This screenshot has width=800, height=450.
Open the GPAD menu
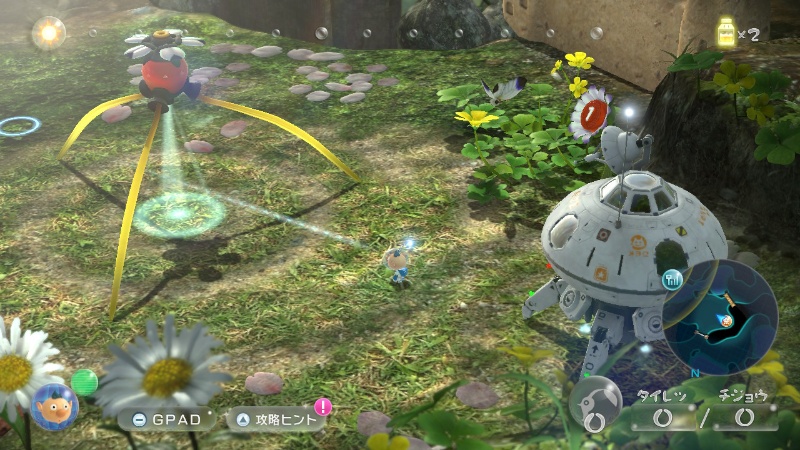click(x=166, y=419)
